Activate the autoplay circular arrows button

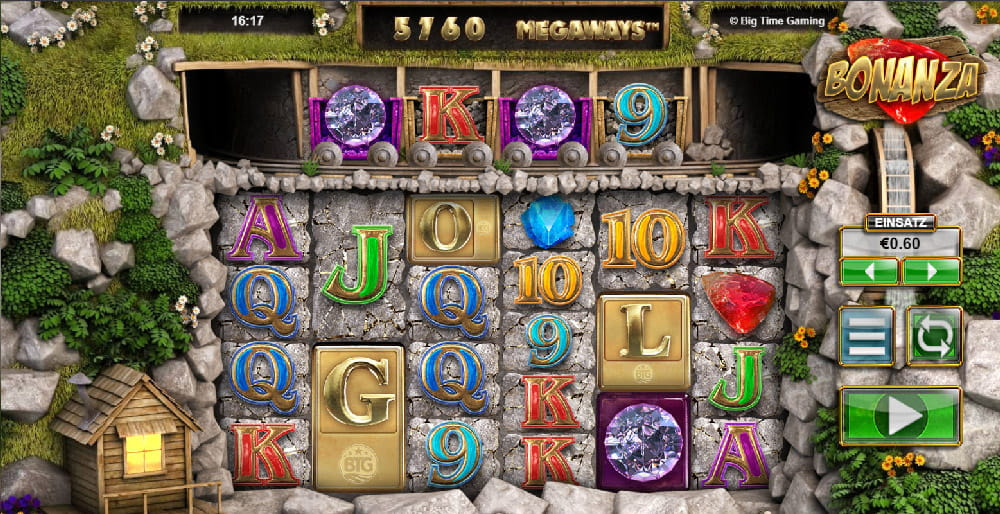(934, 336)
